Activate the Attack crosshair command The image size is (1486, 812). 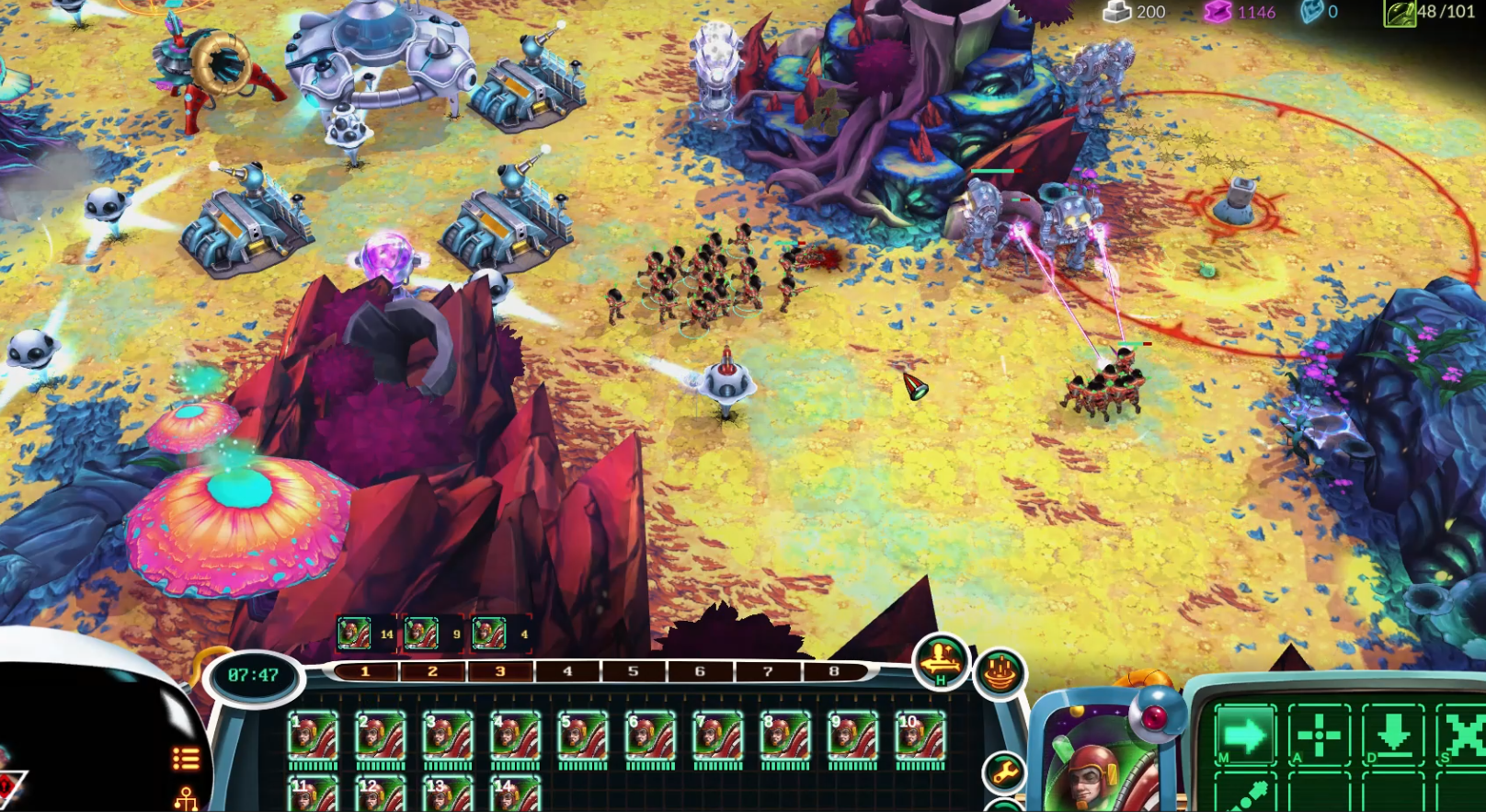tap(1319, 736)
